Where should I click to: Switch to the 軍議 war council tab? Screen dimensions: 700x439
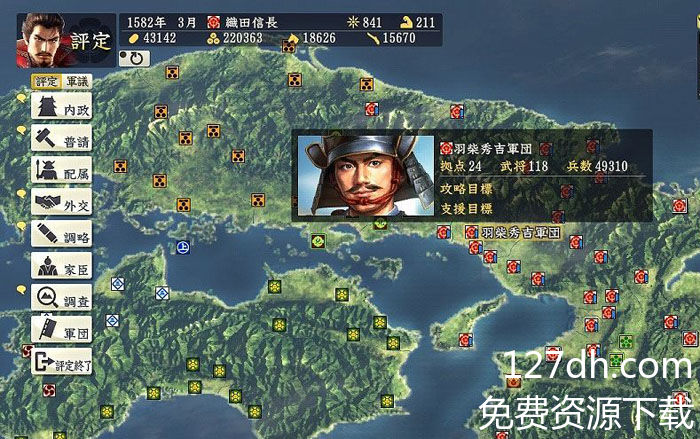tap(76, 81)
